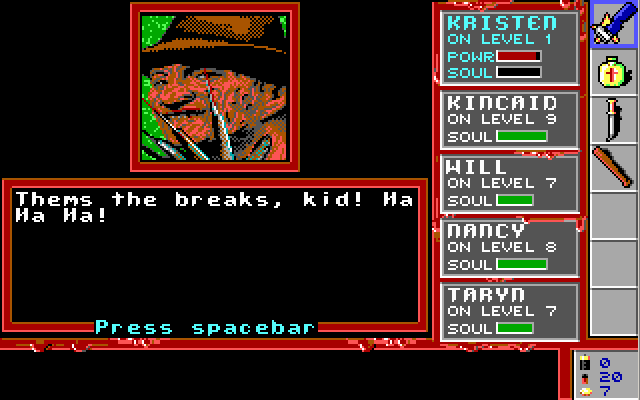Choose the holy water flask item
This screenshot has width=640, height=400.
pyautogui.click(x=613, y=72)
